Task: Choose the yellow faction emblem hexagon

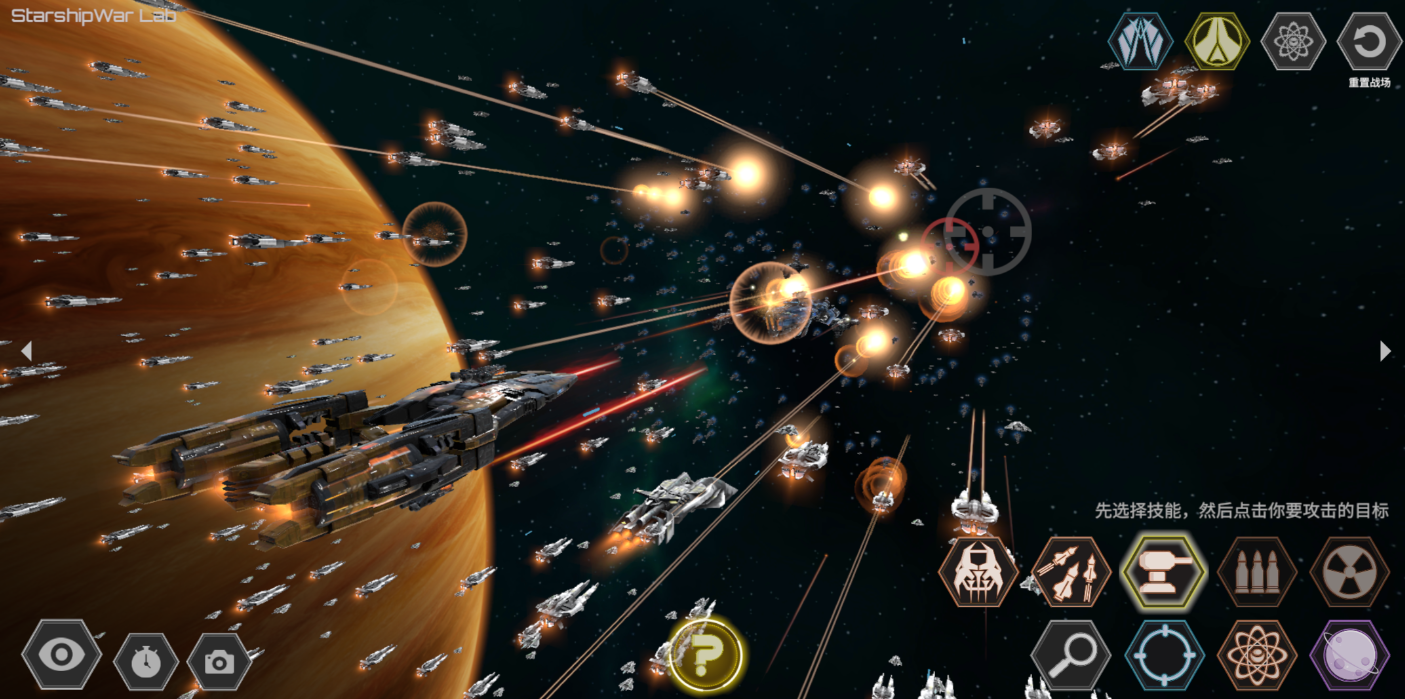Action: point(1217,41)
